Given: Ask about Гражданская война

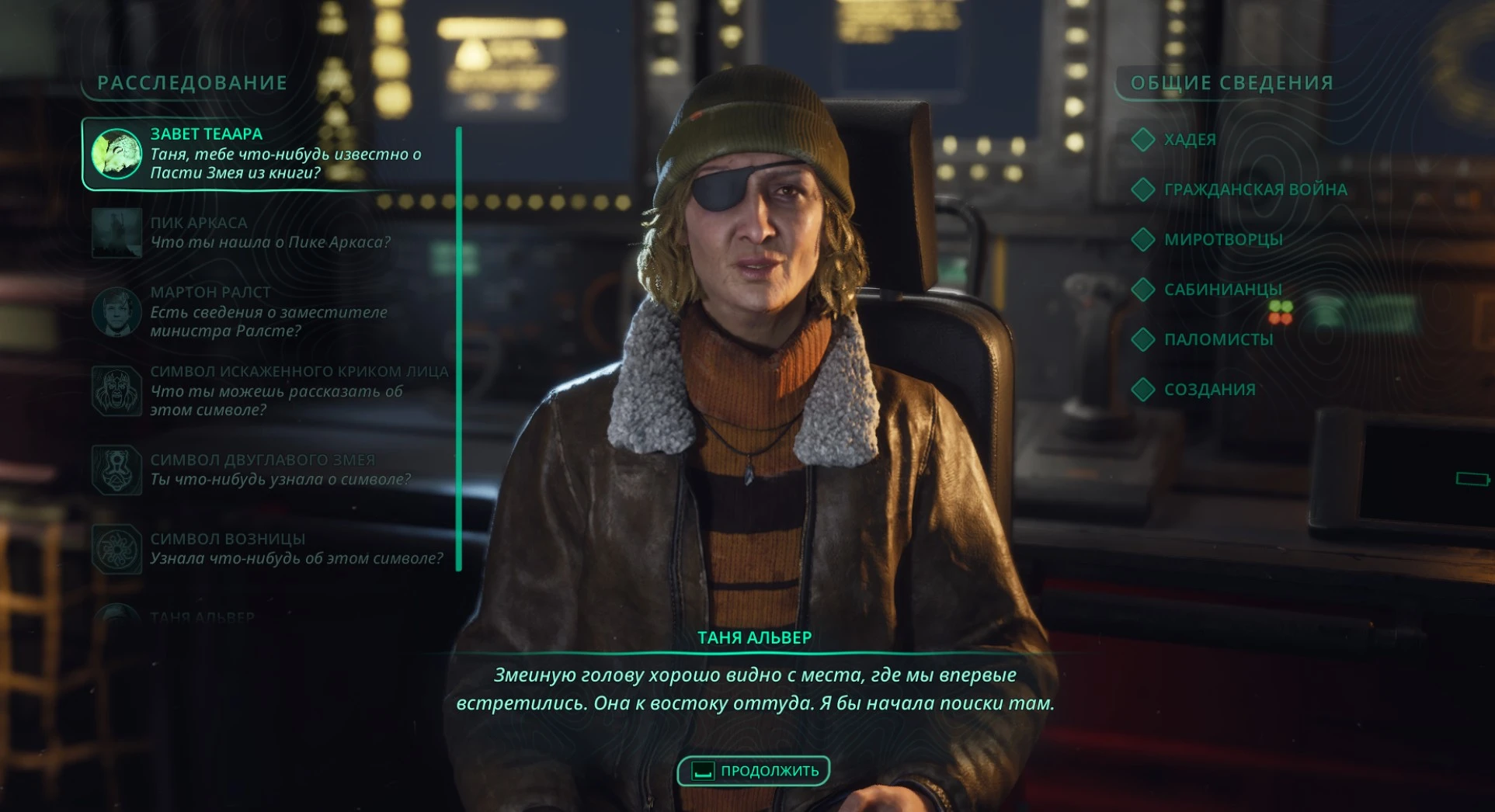Looking at the screenshot, I should click(1254, 189).
